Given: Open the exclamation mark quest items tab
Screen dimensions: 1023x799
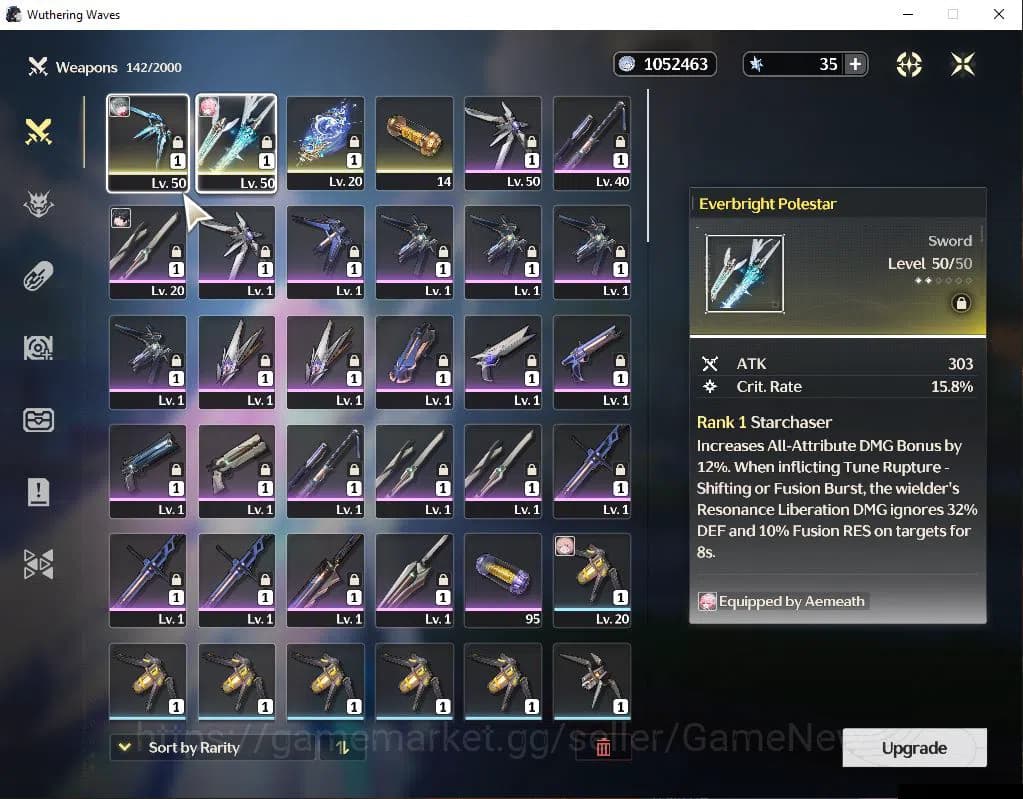Looking at the screenshot, I should [38, 492].
